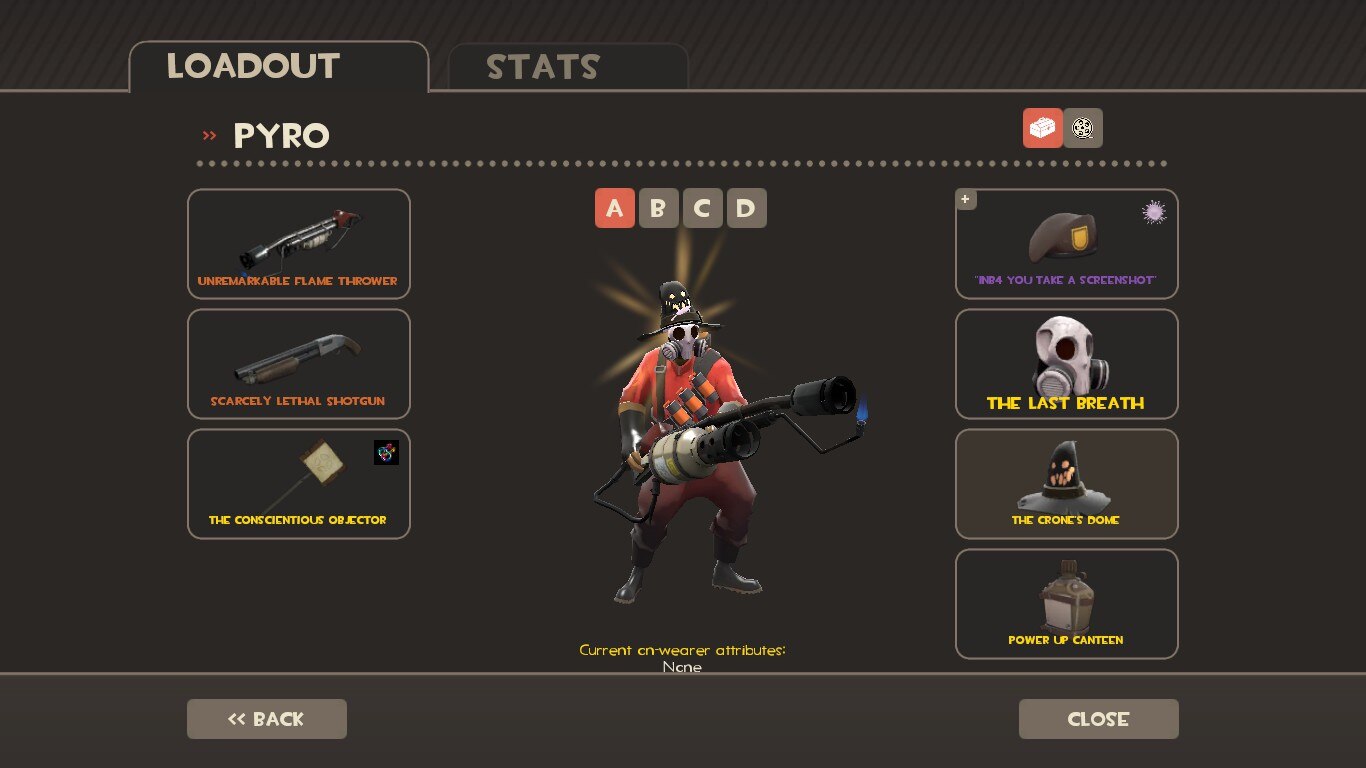The width and height of the screenshot is (1366, 768).
Task: Go back with the Back button
Action: tap(266, 719)
